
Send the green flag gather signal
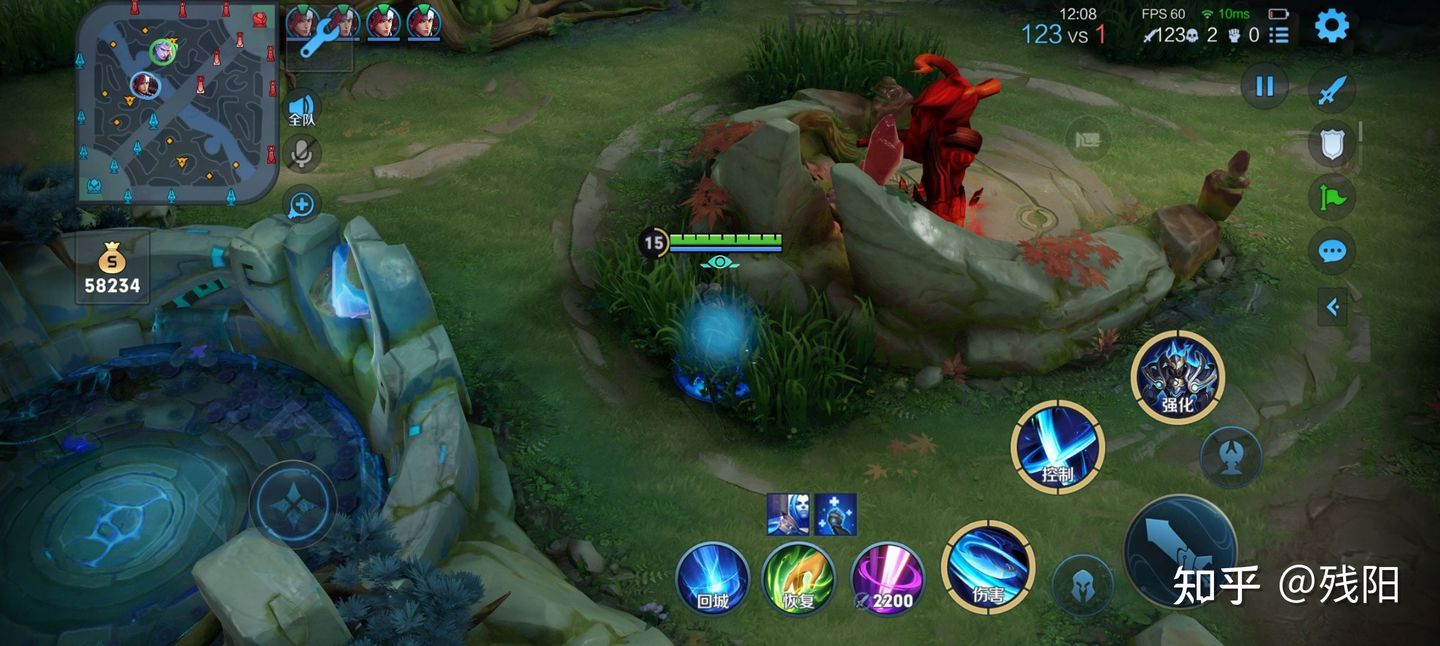pyautogui.click(x=1332, y=198)
